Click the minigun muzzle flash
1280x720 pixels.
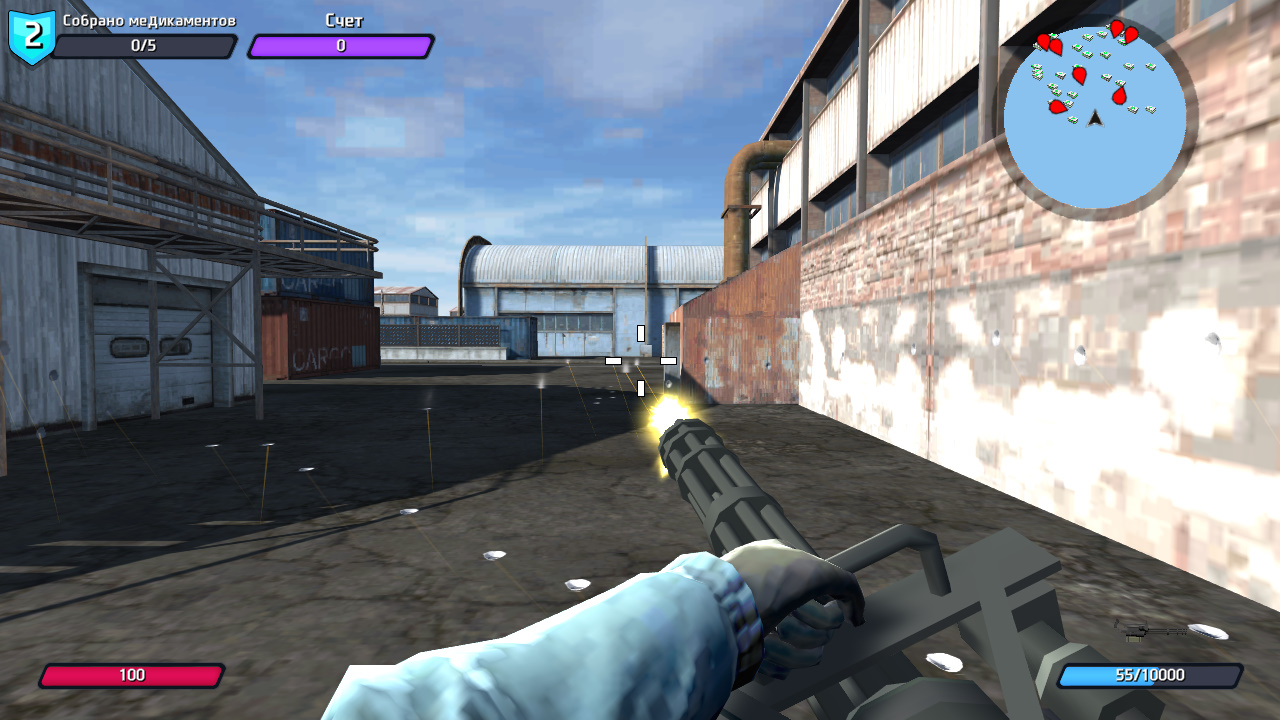[668, 412]
